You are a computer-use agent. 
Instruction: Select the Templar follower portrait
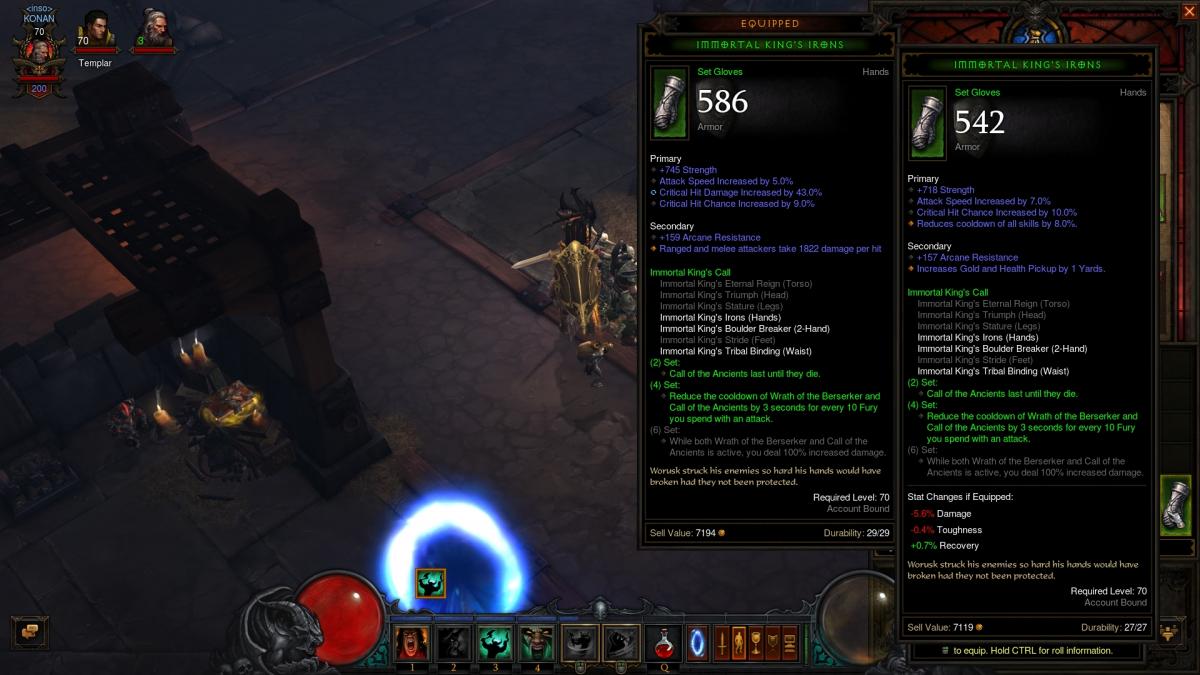coord(96,34)
